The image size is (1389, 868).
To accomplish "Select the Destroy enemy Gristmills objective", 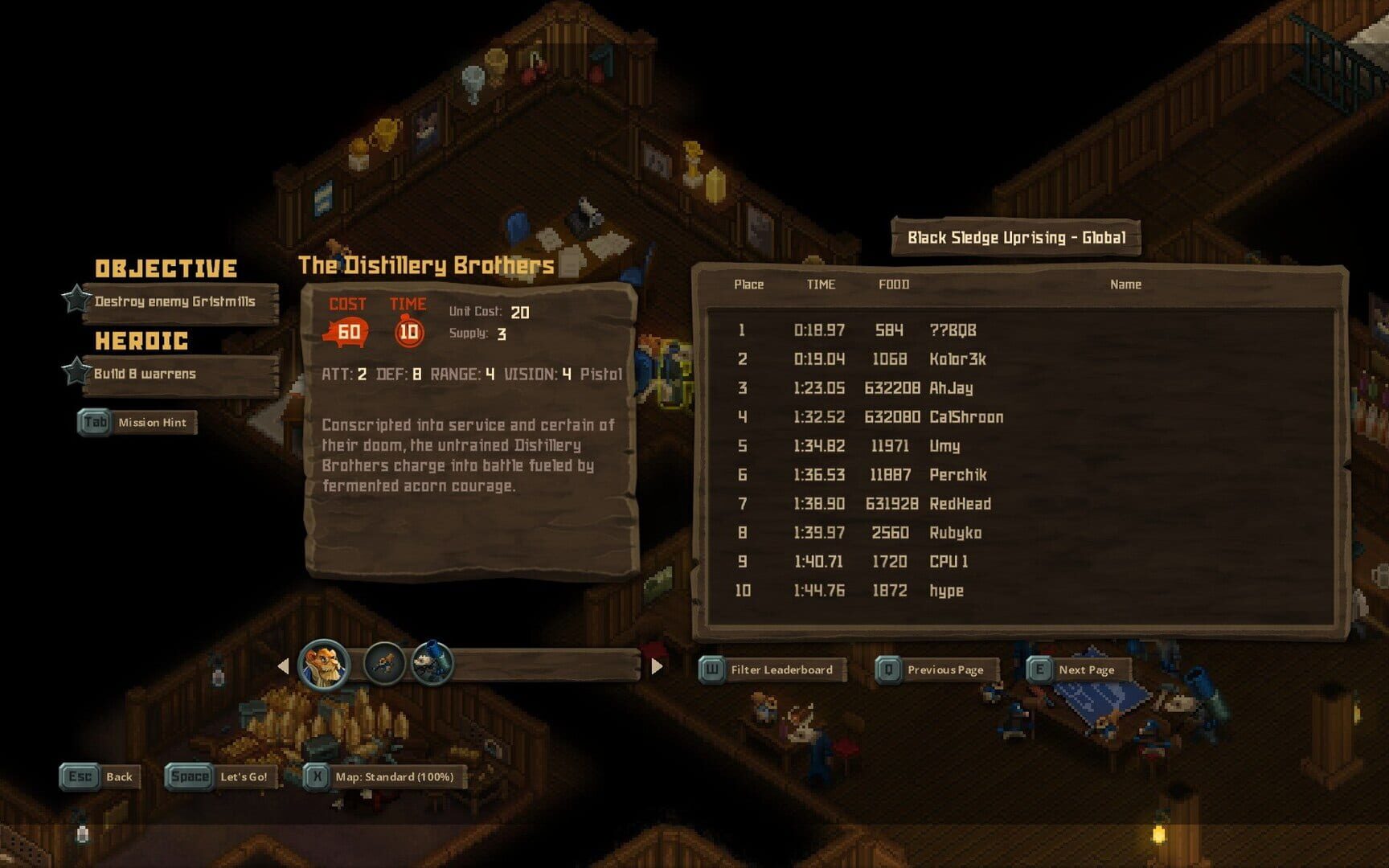I will point(174,301).
